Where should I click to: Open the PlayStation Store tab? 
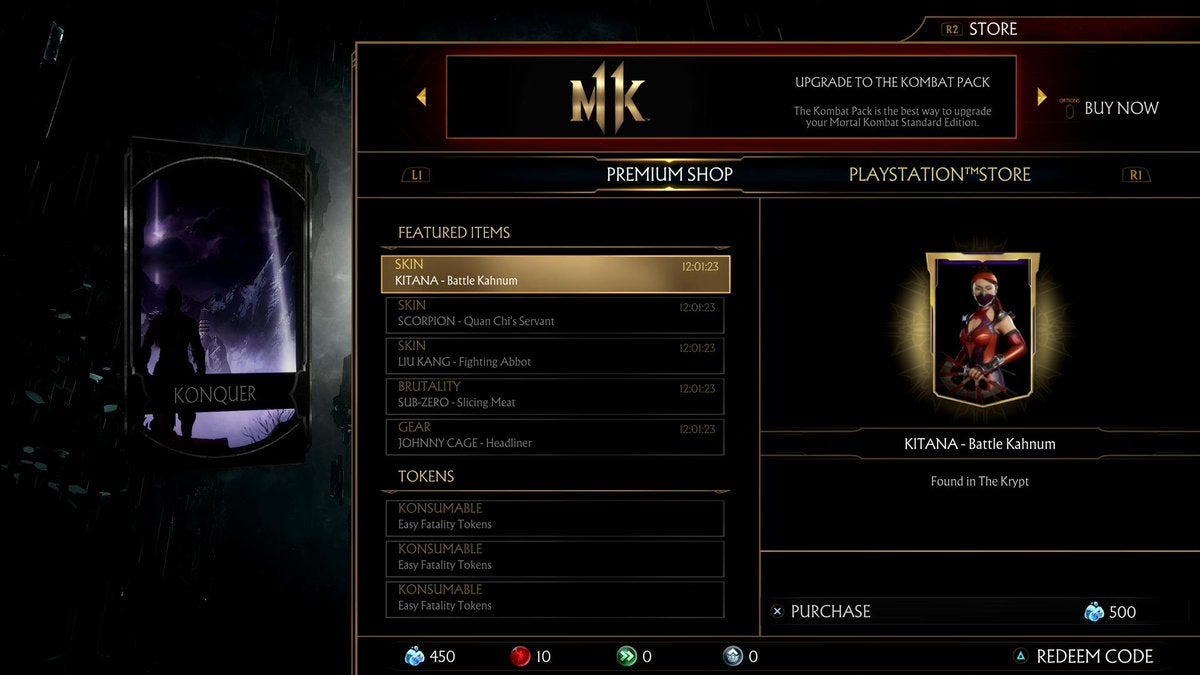point(939,174)
